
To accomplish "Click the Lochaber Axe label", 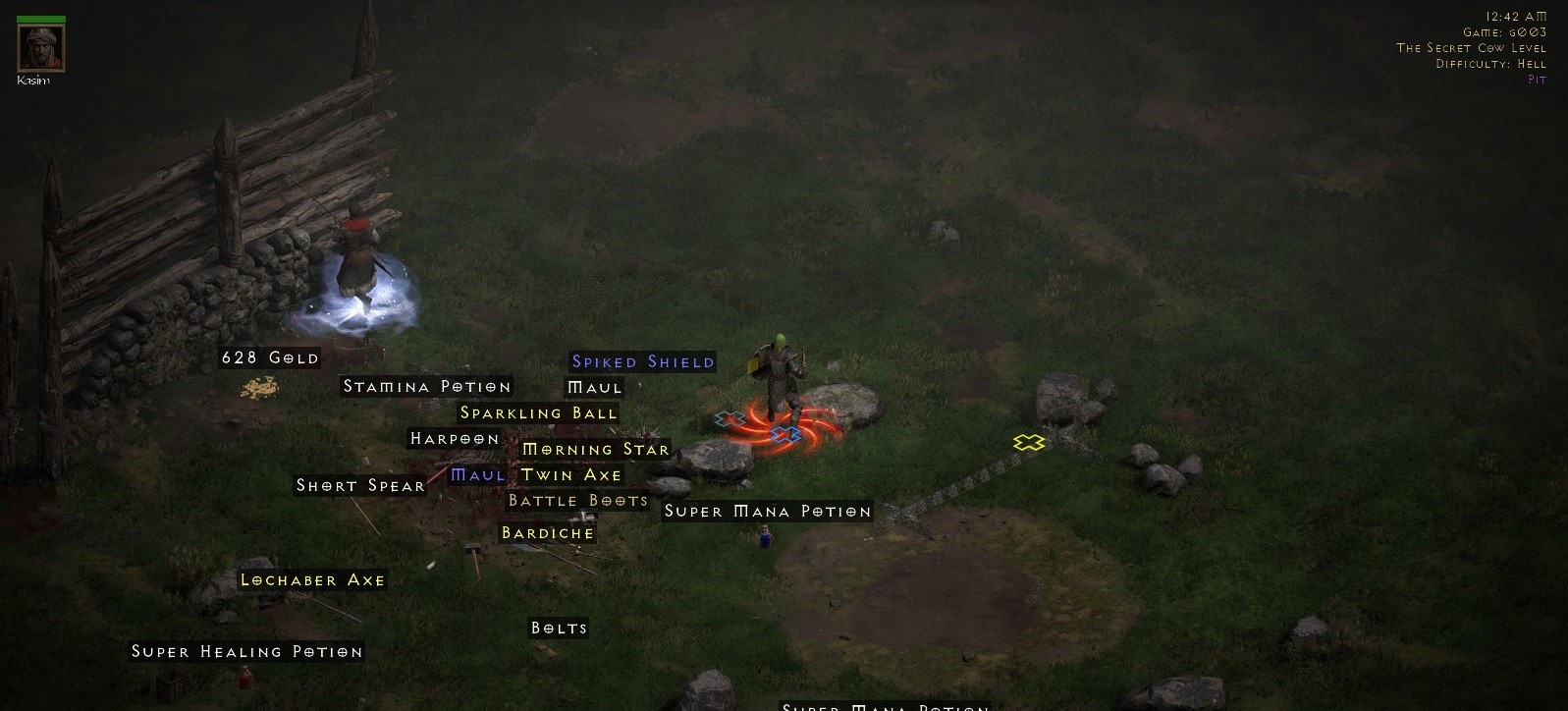I will pyautogui.click(x=312, y=579).
